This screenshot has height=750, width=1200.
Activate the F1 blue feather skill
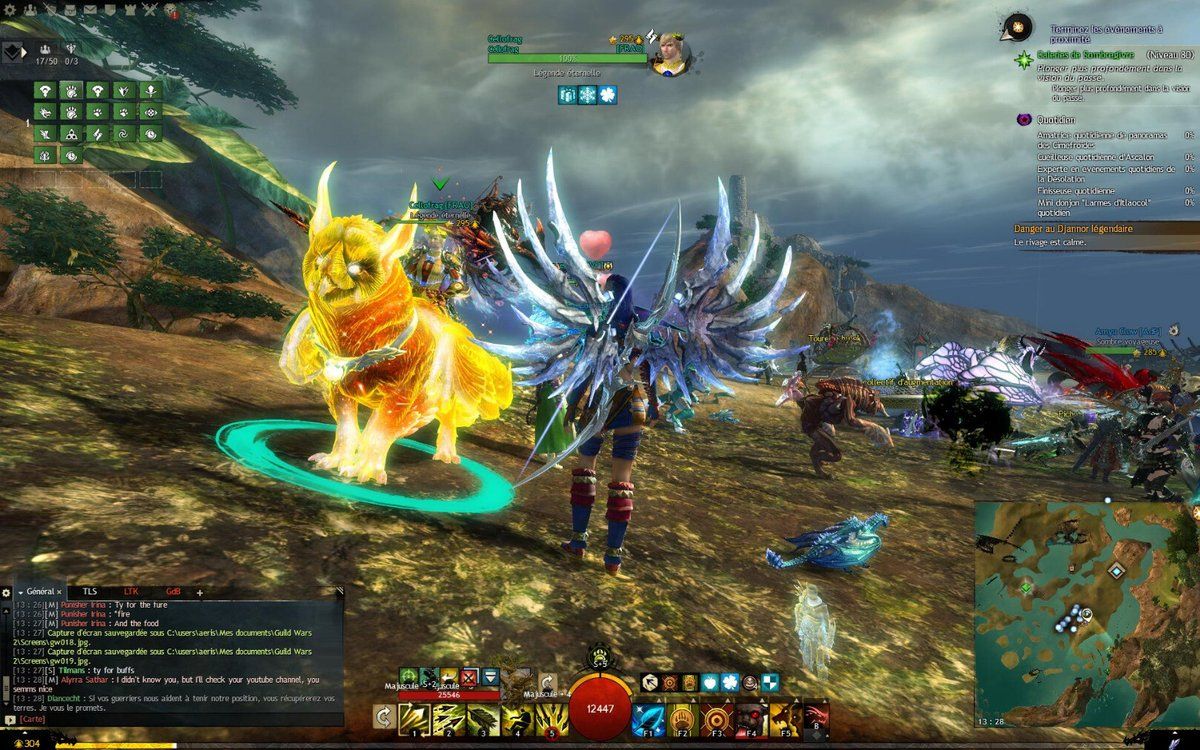[647, 718]
